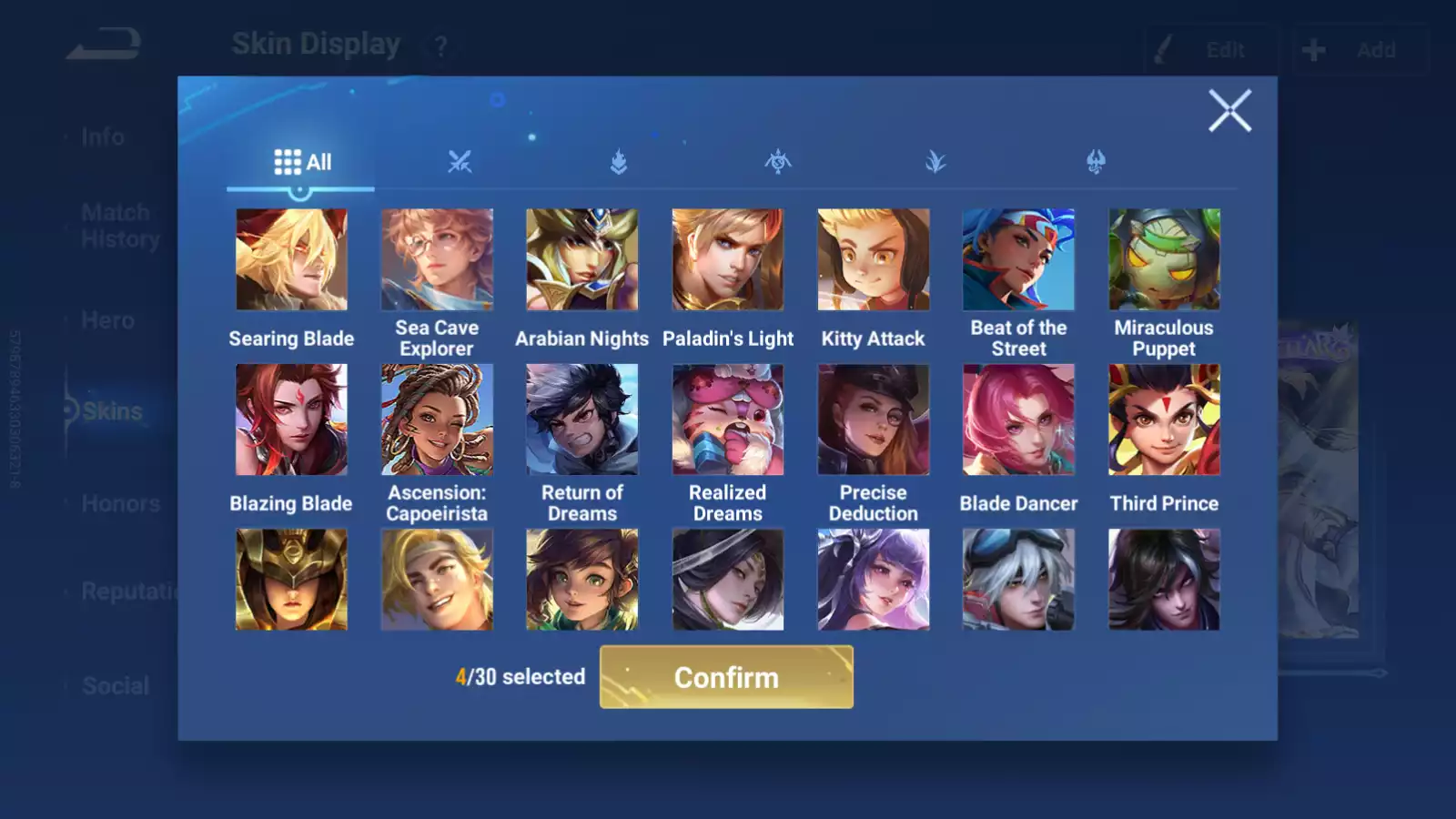Pick the Realized Dreams skin
The image size is (1456, 819).
tap(727, 420)
